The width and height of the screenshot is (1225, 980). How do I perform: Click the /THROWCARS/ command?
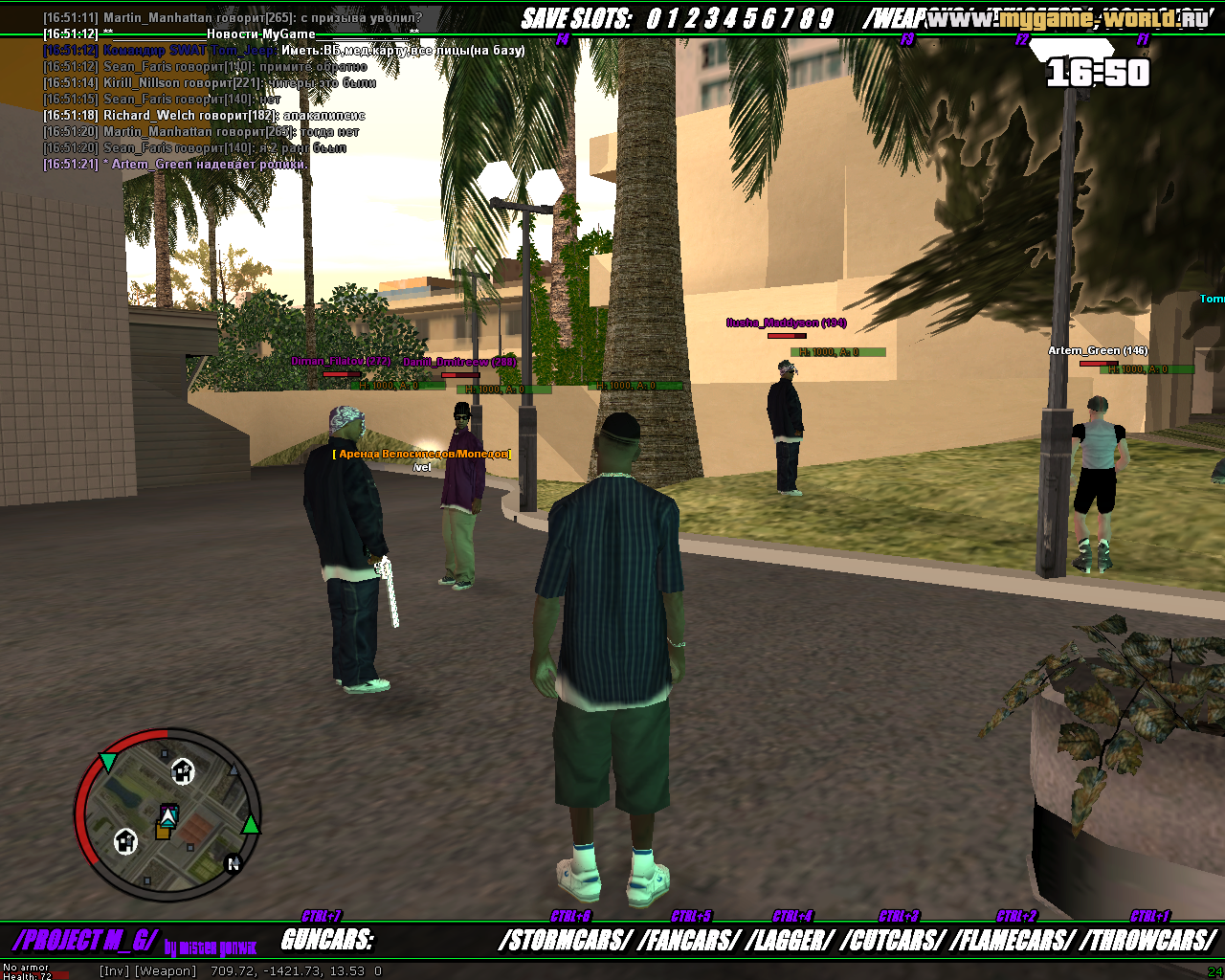click(x=1147, y=941)
